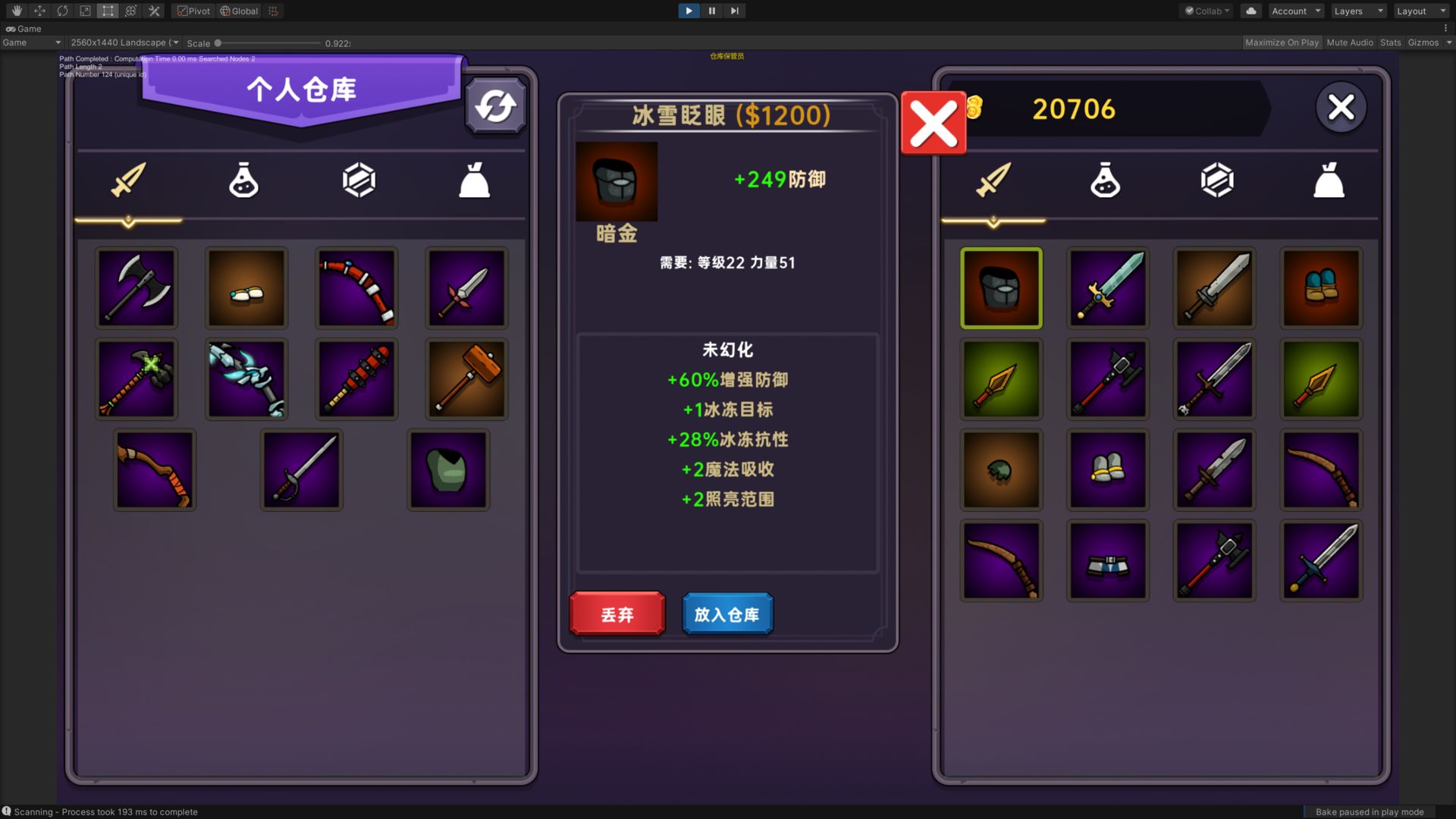Select the double-headed axe item in personal warehouse

pos(136,288)
